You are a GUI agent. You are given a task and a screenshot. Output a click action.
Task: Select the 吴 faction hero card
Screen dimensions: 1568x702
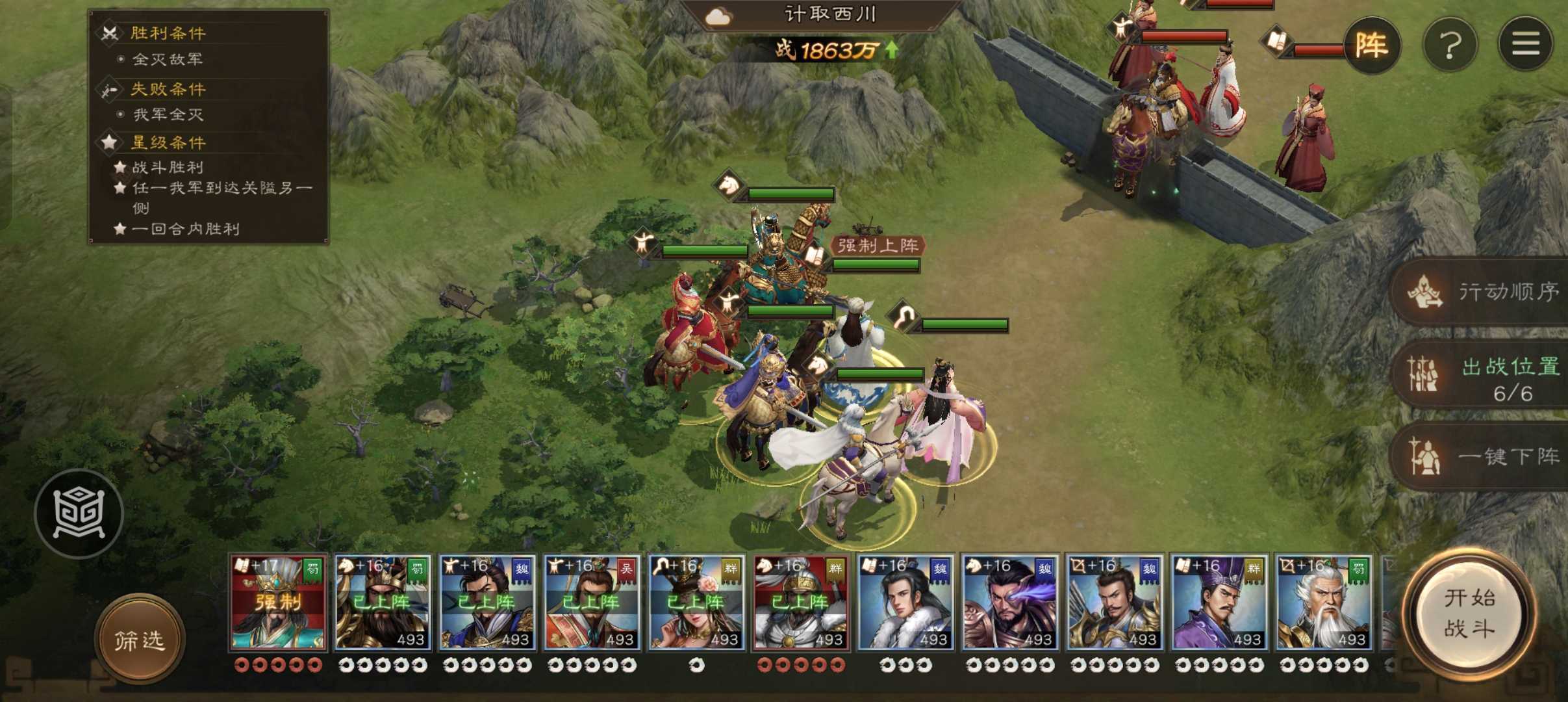[x=592, y=603]
